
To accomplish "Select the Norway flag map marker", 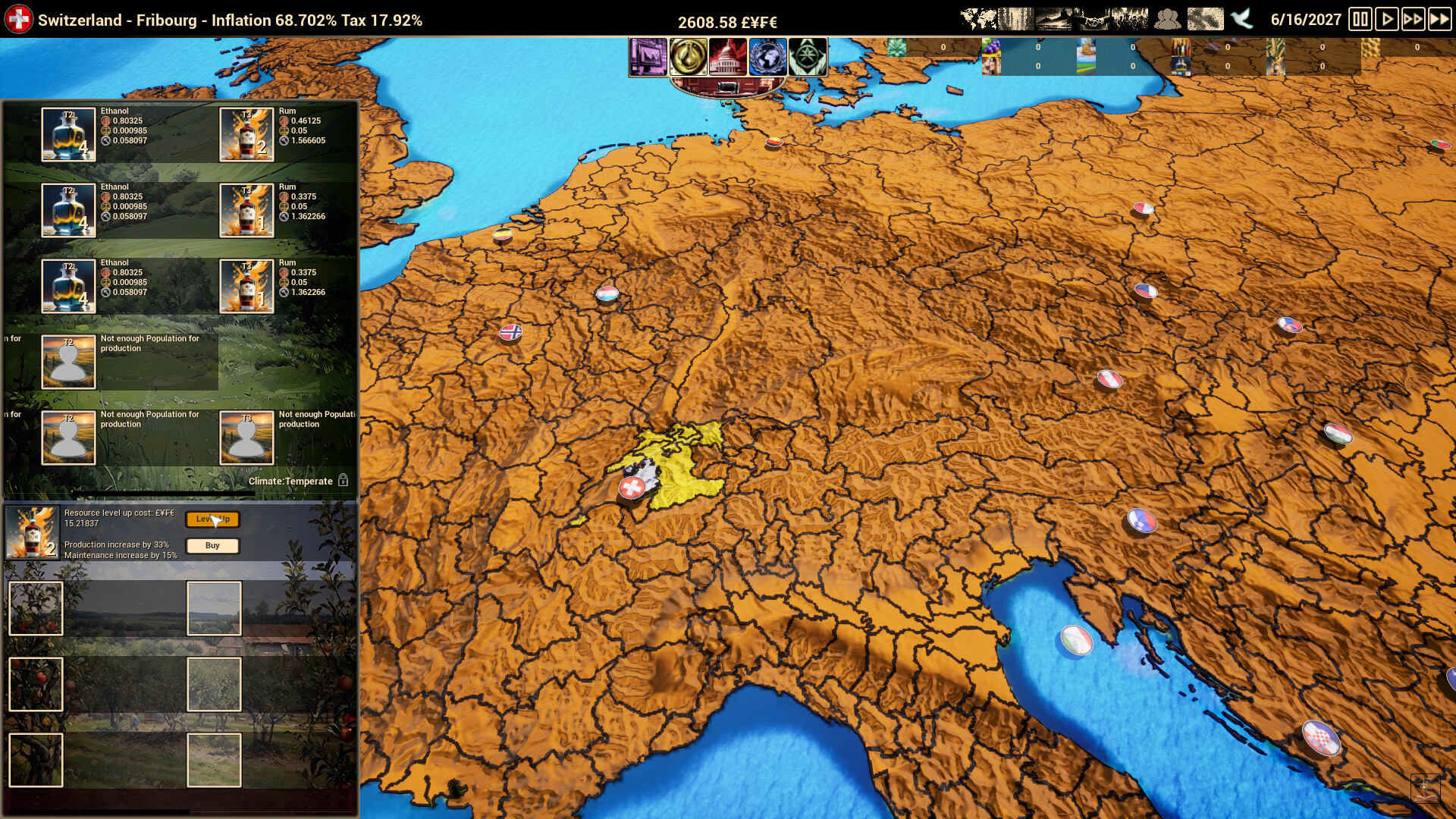I will (x=510, y=331).
